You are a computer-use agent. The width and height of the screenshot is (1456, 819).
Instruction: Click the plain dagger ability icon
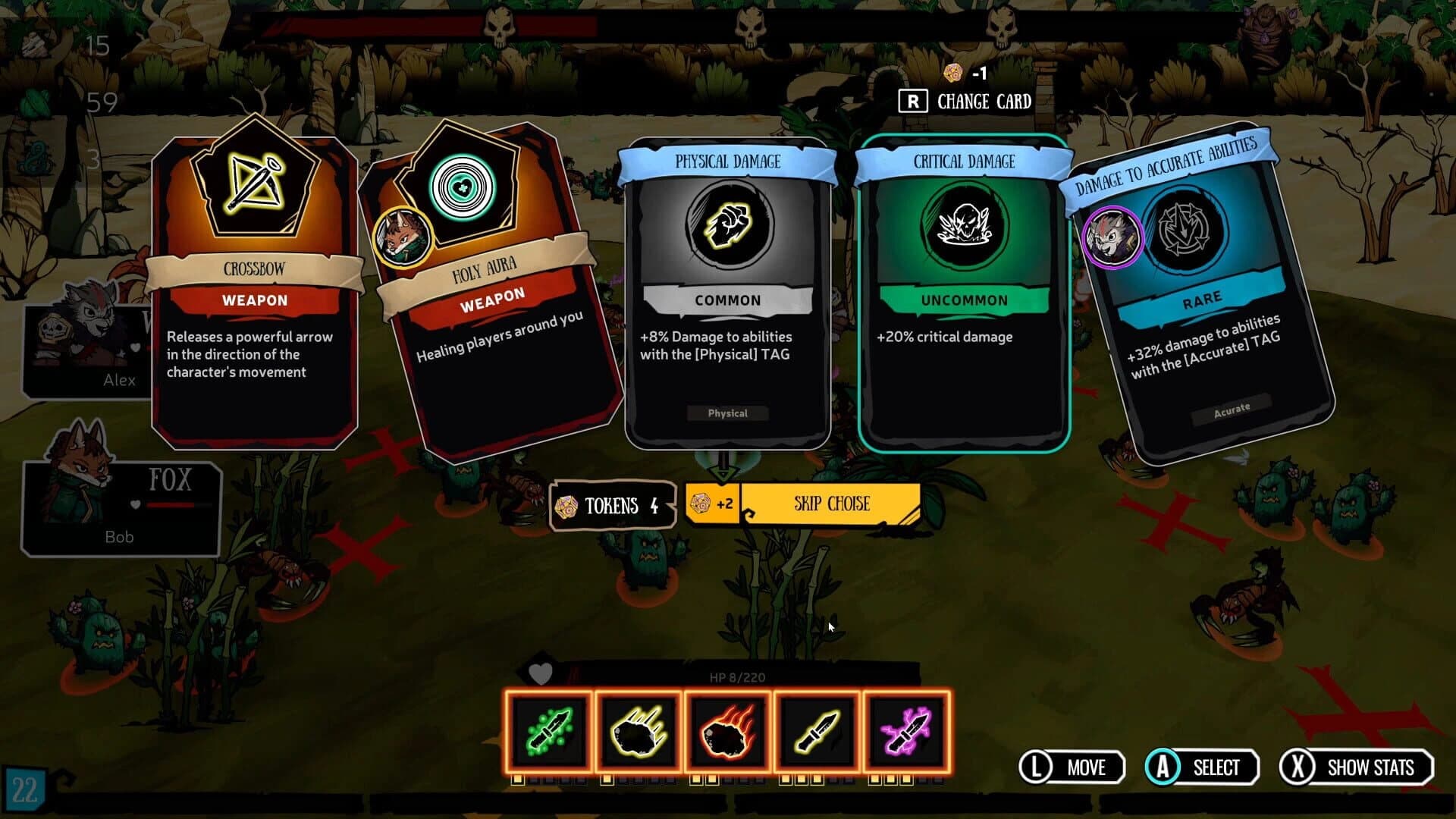(x=817, y=732)
